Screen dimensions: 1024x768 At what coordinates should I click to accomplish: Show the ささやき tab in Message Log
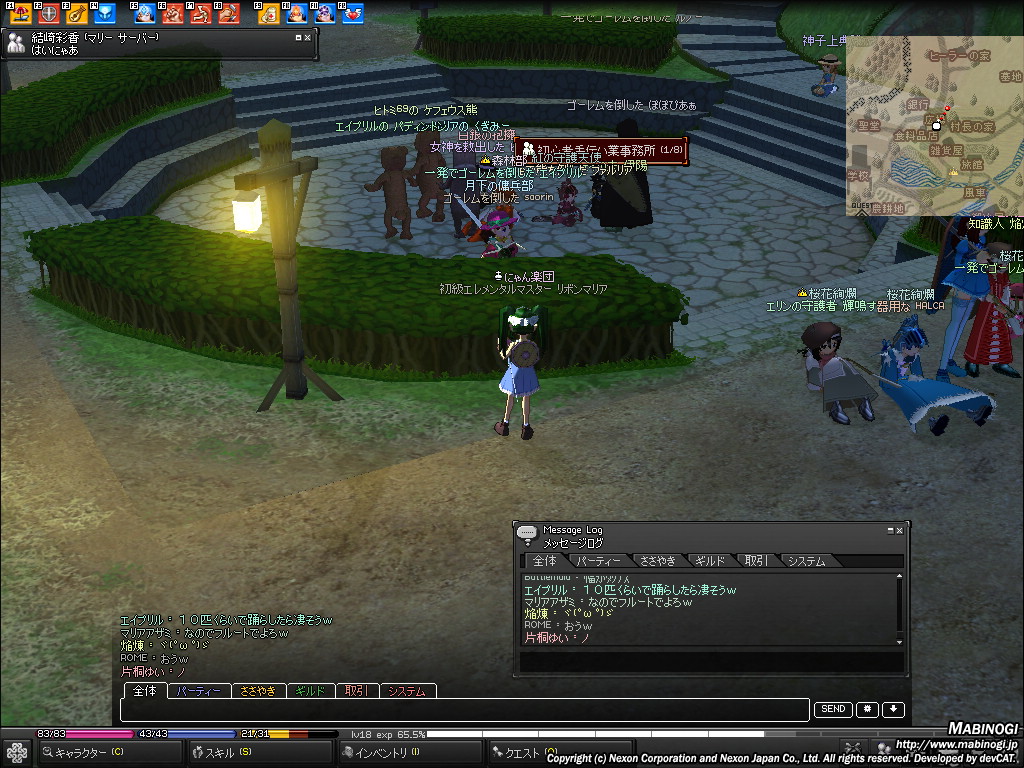point(658,561)
